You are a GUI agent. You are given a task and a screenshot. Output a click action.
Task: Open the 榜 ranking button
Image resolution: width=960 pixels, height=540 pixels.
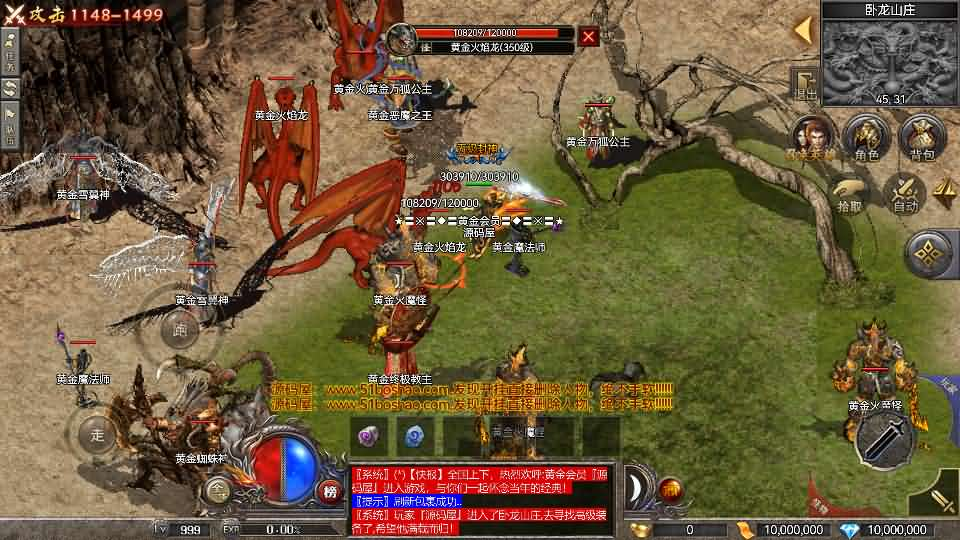pyautogui.click(x=330, y=490)
